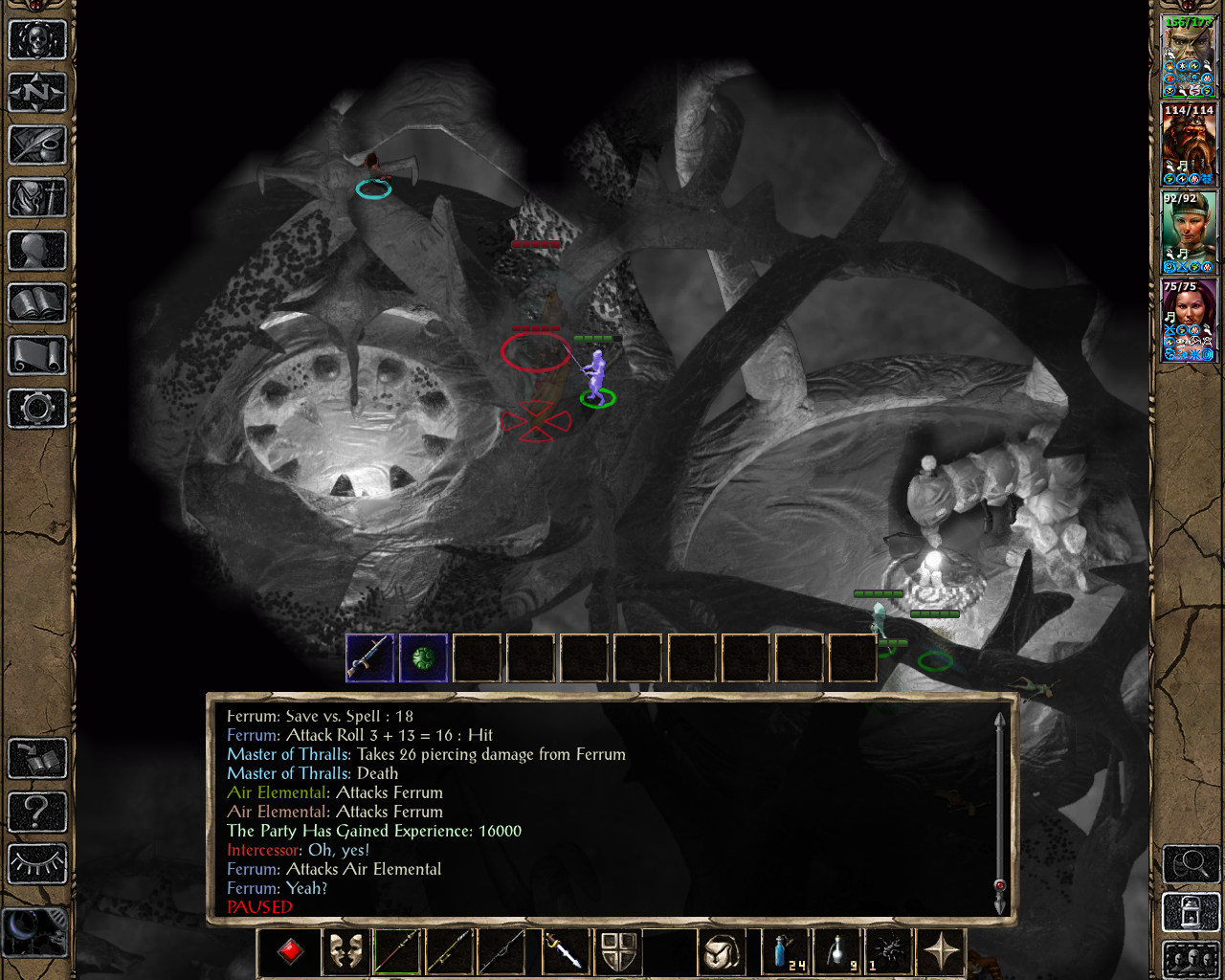View the character record head icon
Screen dimensions: 1225x980
[x=36, y=252]
